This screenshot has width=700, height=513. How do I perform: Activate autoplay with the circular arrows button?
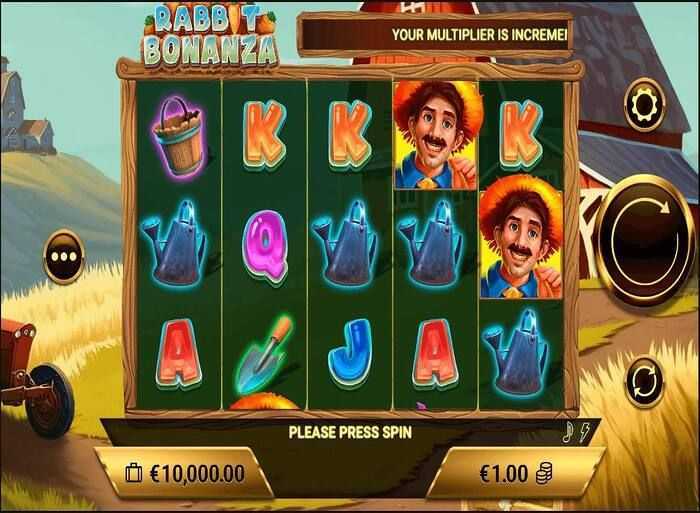(645, 382)
